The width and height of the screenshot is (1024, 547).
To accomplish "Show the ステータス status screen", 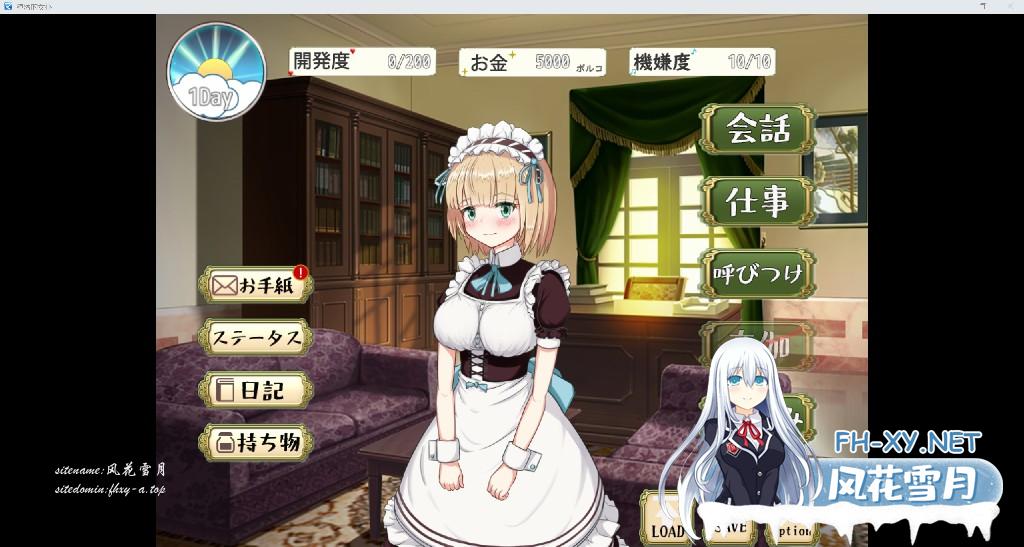I will pyautogui.click(x=255, y=338).
